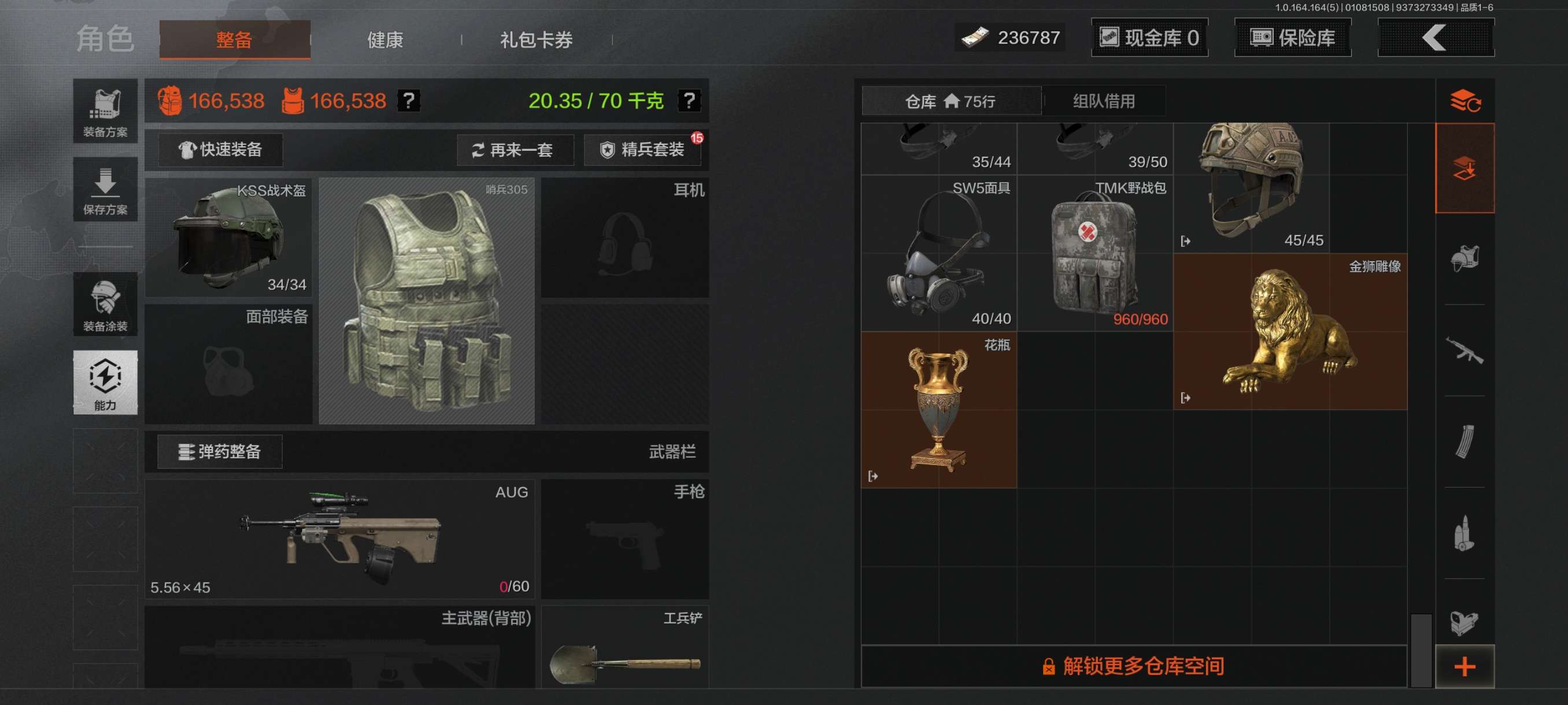Screen dimensions: 1568x705
Task: Open 弹药整备 ammo preparation
Action: (x=220, y=451)
